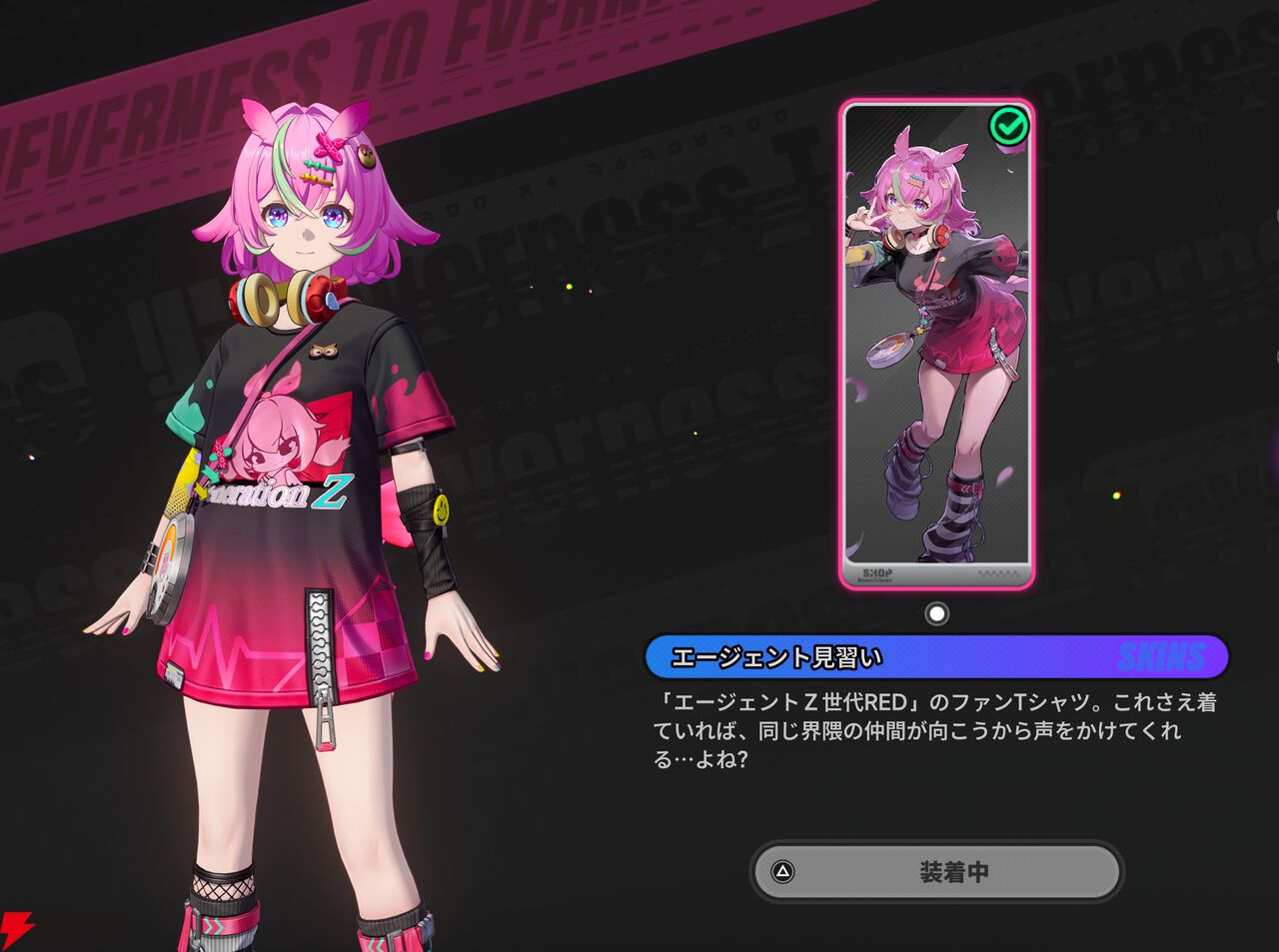
Task: Open the SHOP logo on the skin card
Action: click(878, 569)
